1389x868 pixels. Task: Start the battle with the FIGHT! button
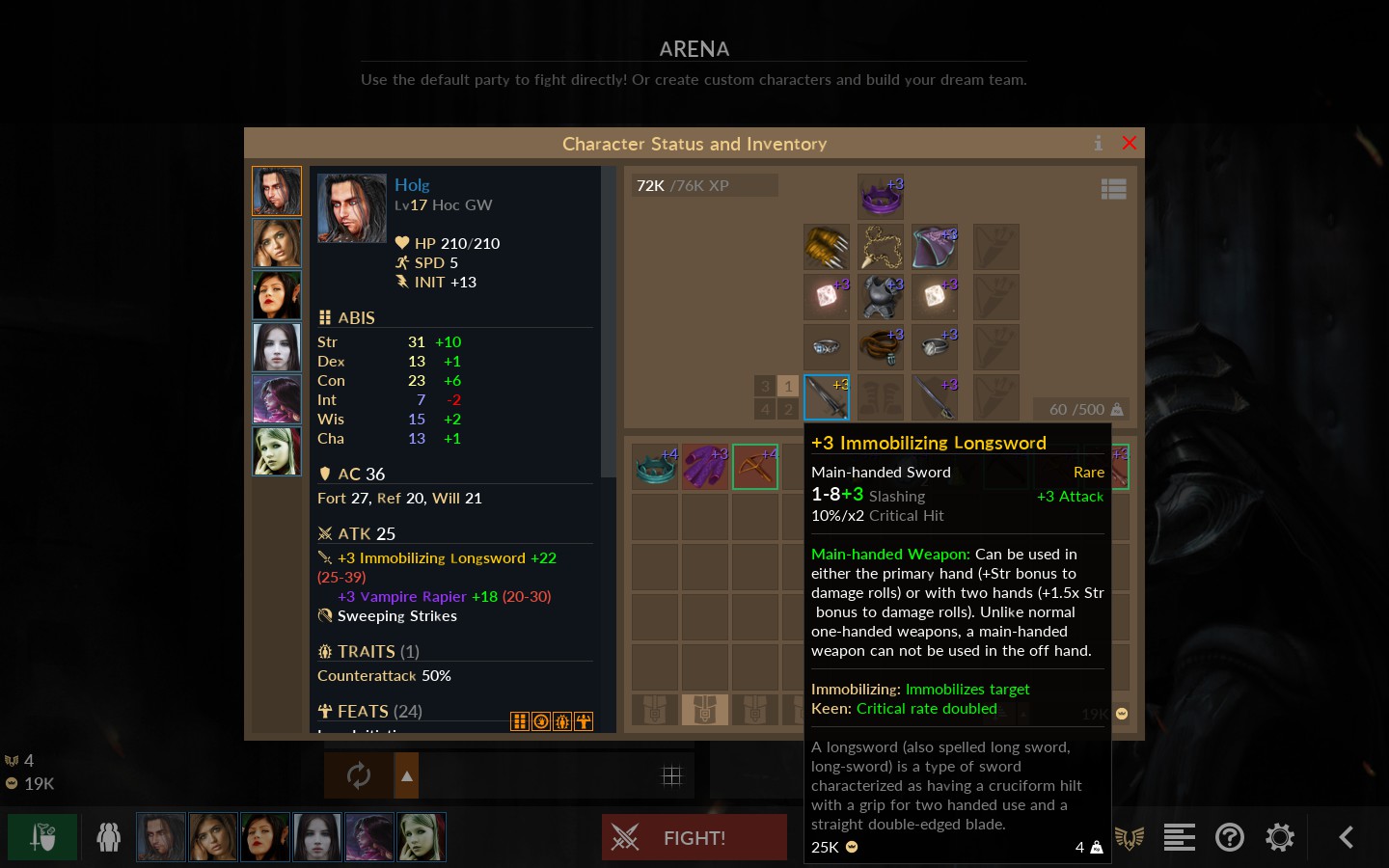tap(694, 837)
